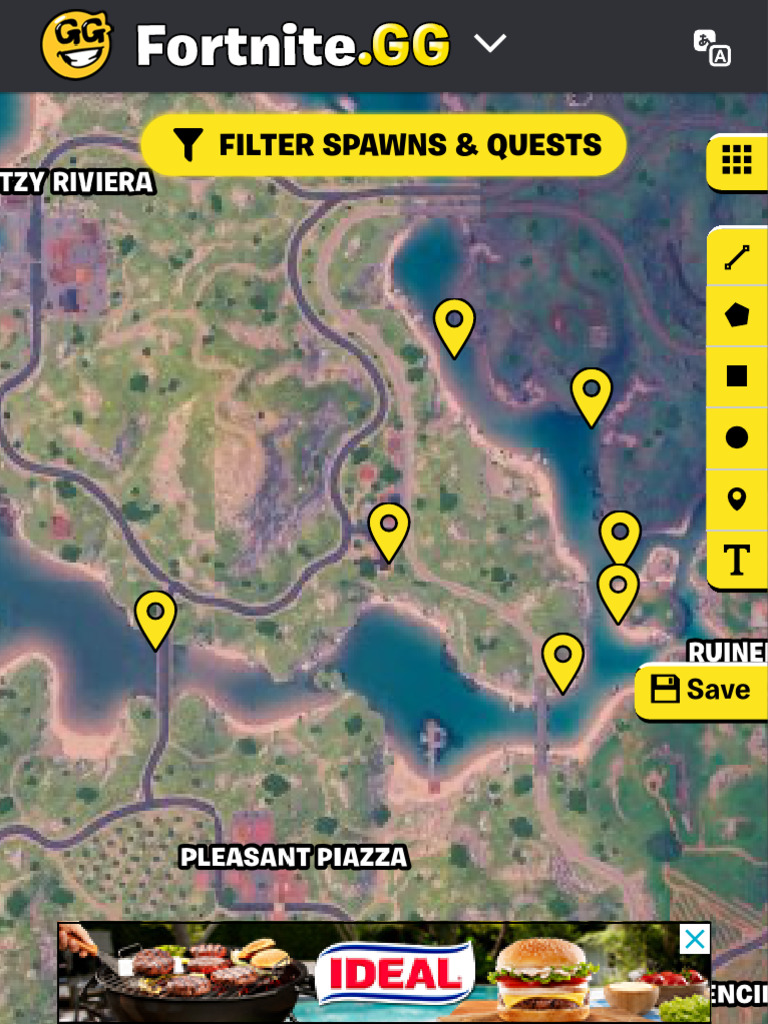Open the Filter Spawns & Quests panel
768x1024 pixels.
click(384, 146)
